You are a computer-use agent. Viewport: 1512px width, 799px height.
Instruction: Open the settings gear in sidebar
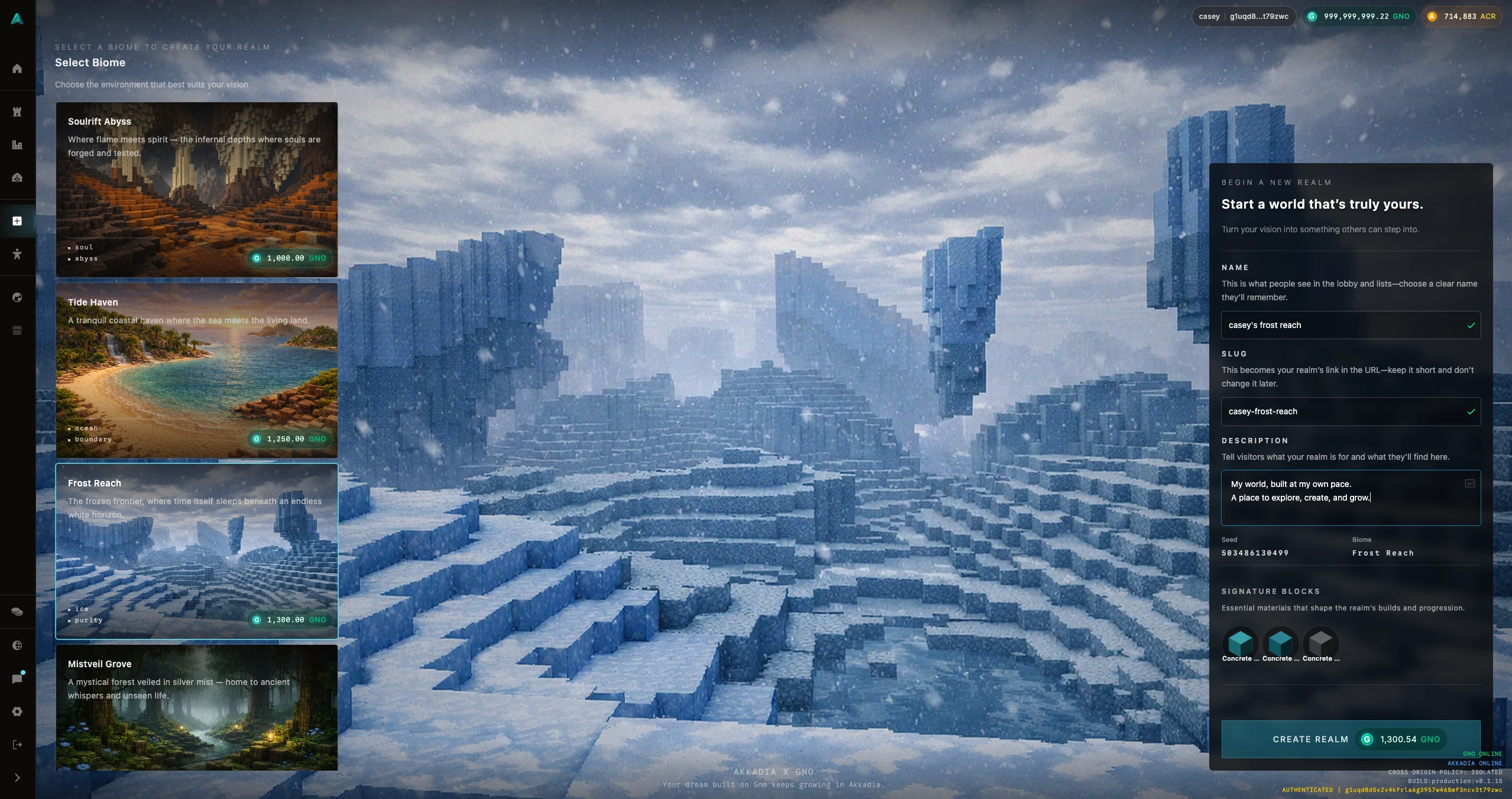pyautogui.click(x=17, y=712)
